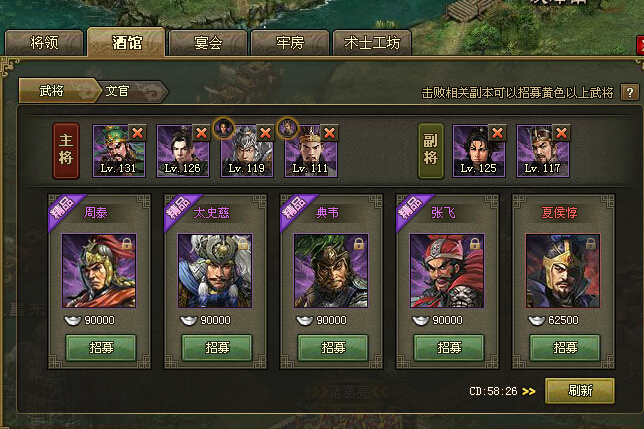Switch to the 将领 tab
Viewport: 644px width, 429px height.
point(43,43)
